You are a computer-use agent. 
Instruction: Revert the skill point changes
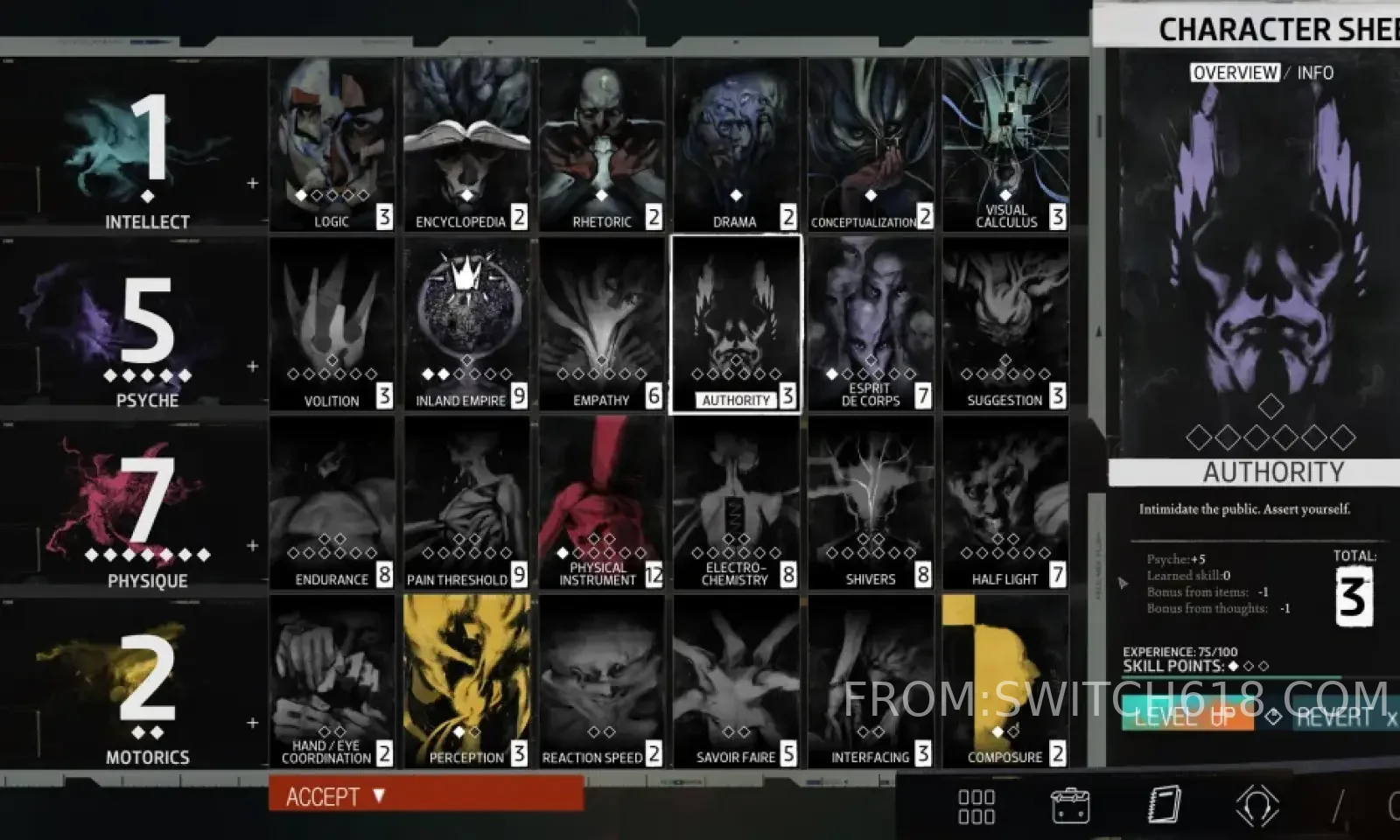(x=1336, y=717)
